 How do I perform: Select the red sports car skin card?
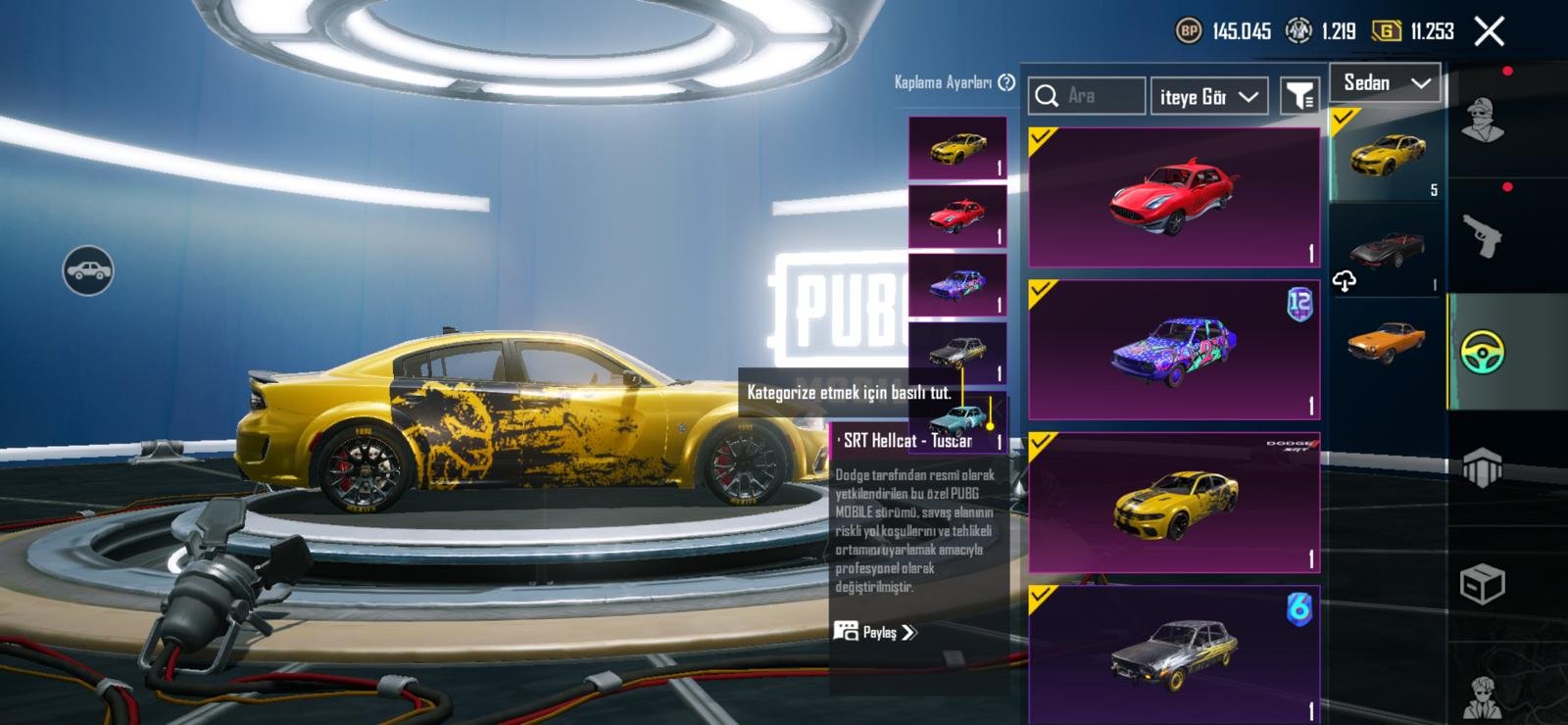1174,197
